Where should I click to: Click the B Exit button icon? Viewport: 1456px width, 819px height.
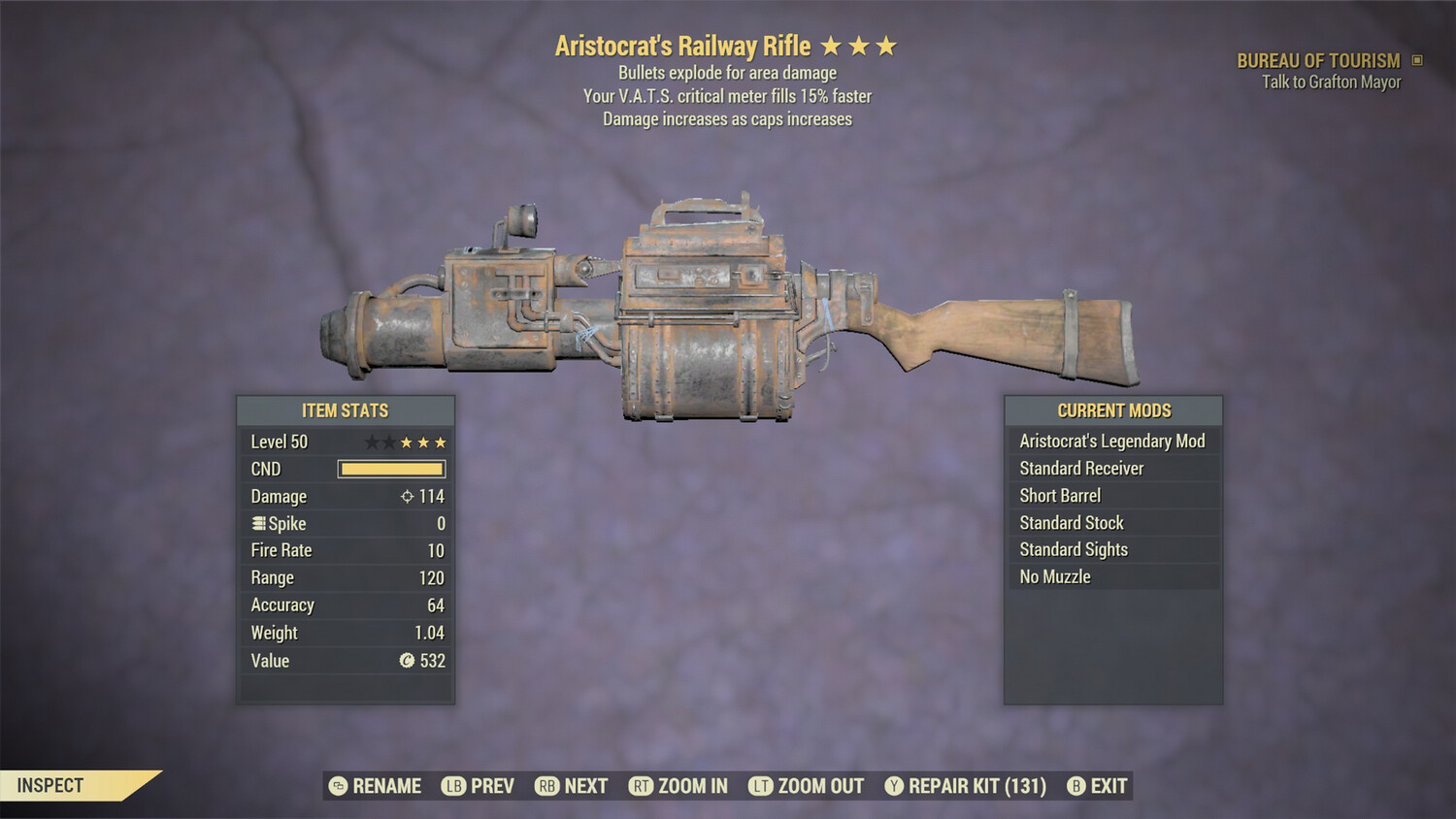1075,786
